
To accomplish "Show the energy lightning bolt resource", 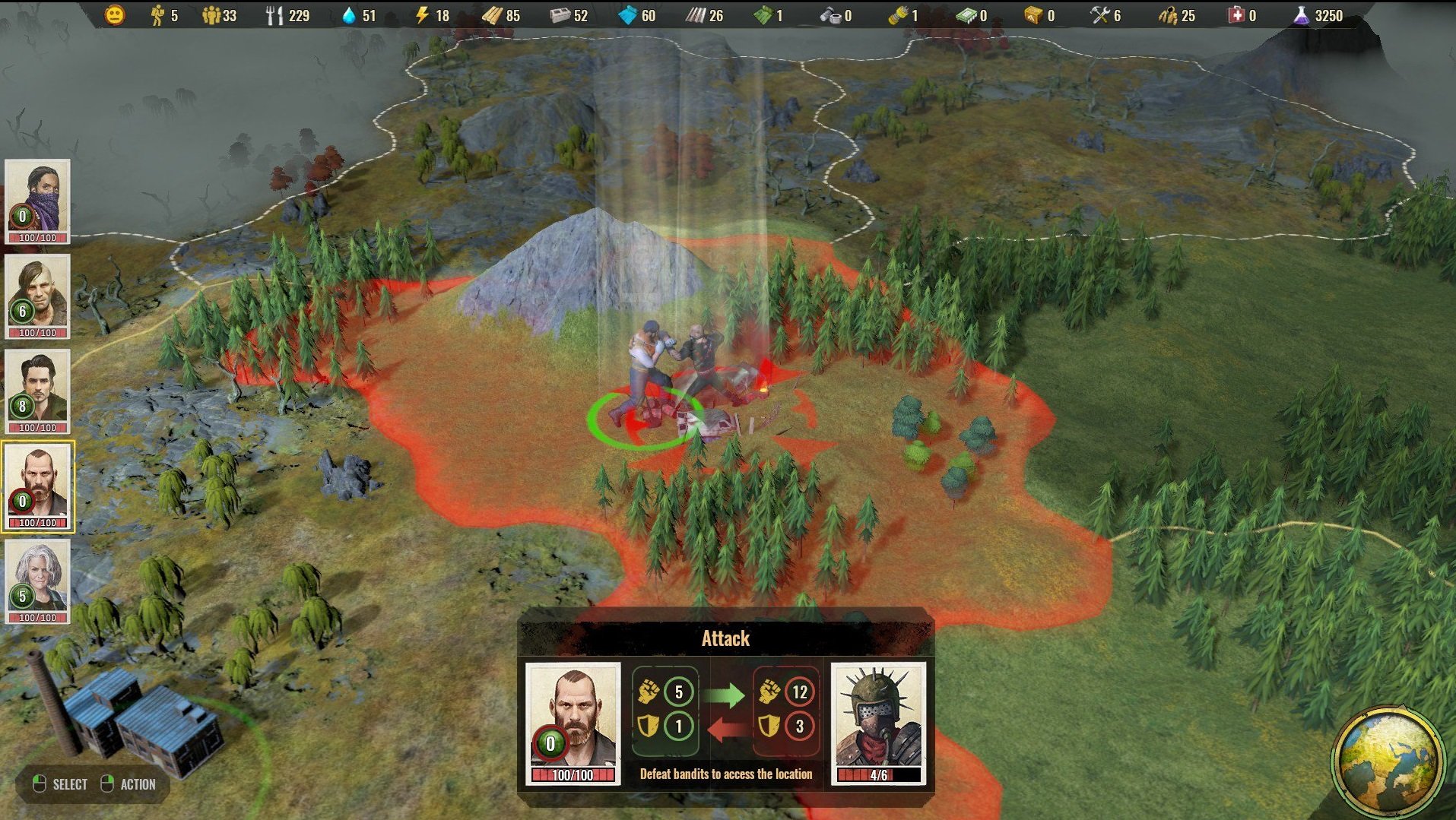I will pos(422,15).
